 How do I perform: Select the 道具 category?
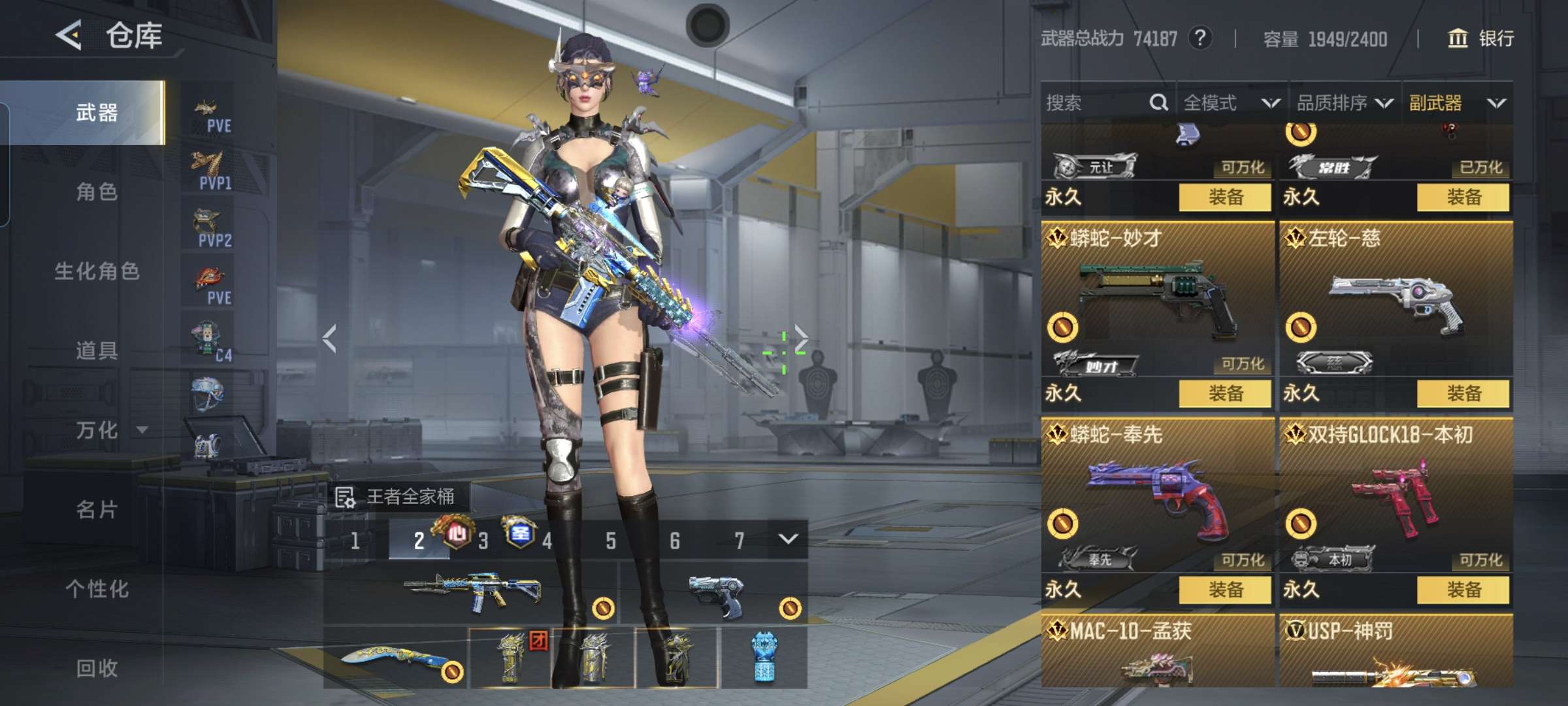[97, 351]
